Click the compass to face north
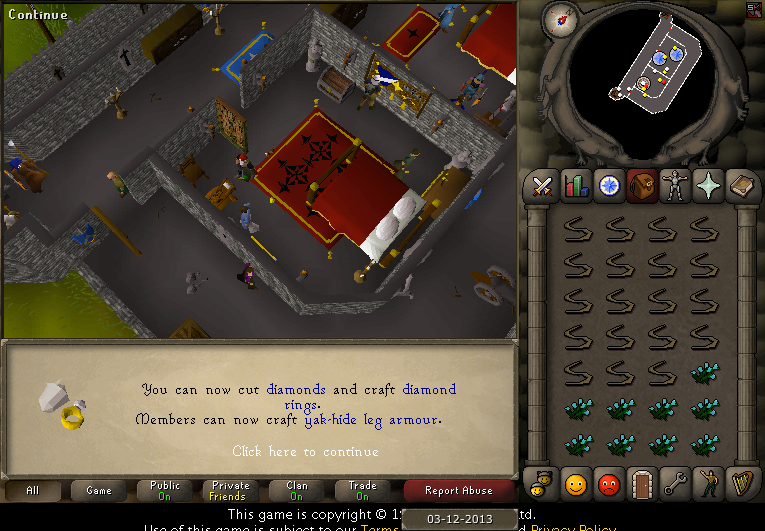This screenshot has height=531, width=765. (x=560, y=17)
